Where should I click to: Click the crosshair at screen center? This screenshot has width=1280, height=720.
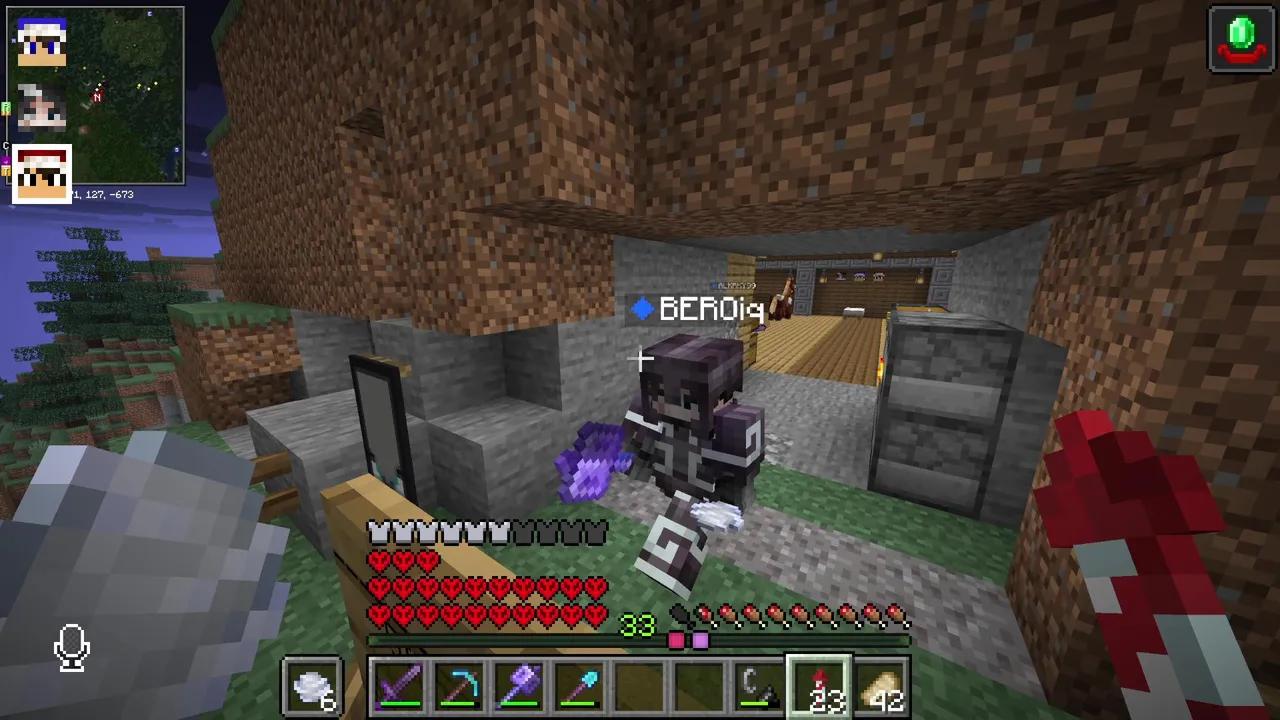[x=640, y=360]
